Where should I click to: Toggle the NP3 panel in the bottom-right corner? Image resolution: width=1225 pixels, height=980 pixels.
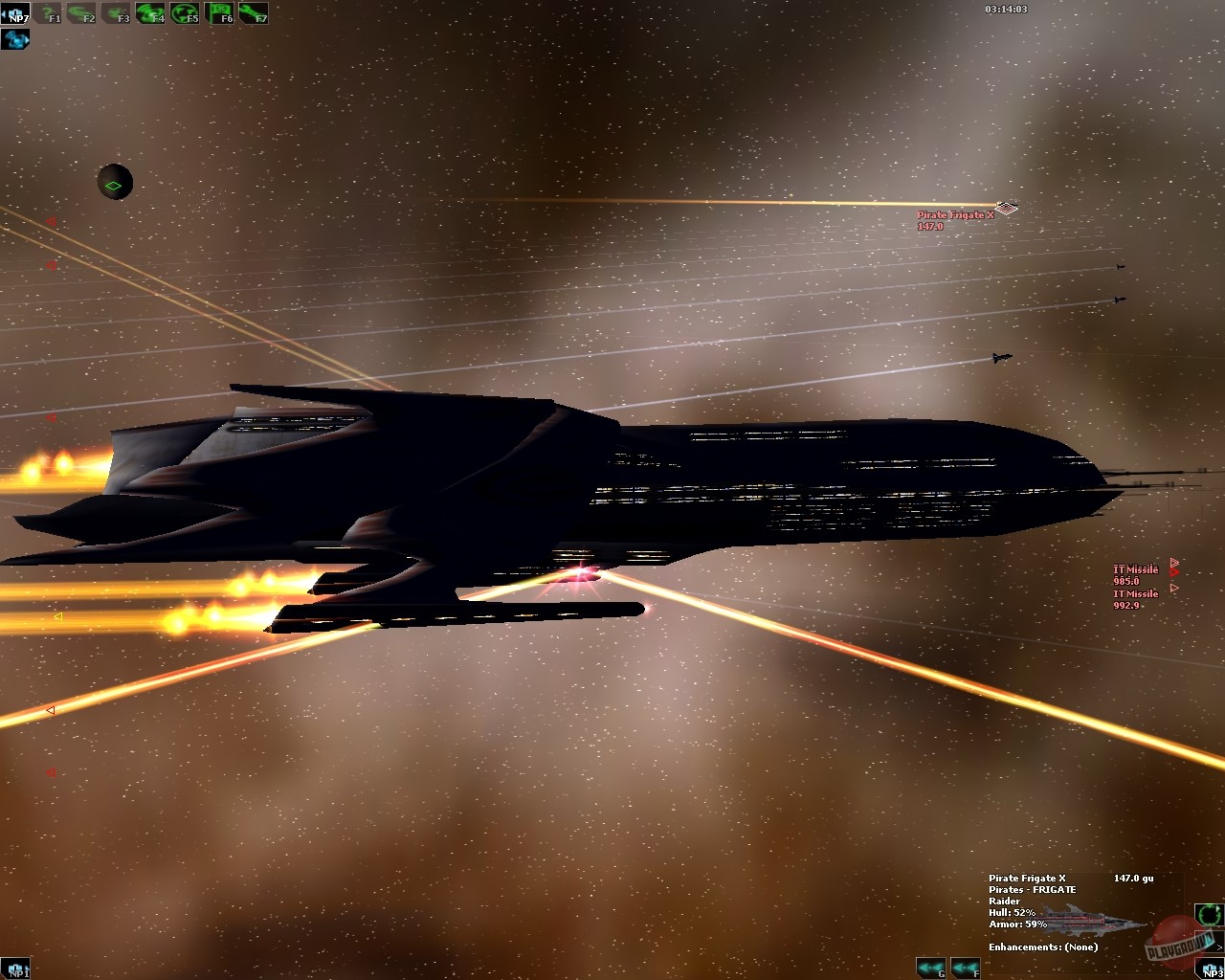(1212, 970)
